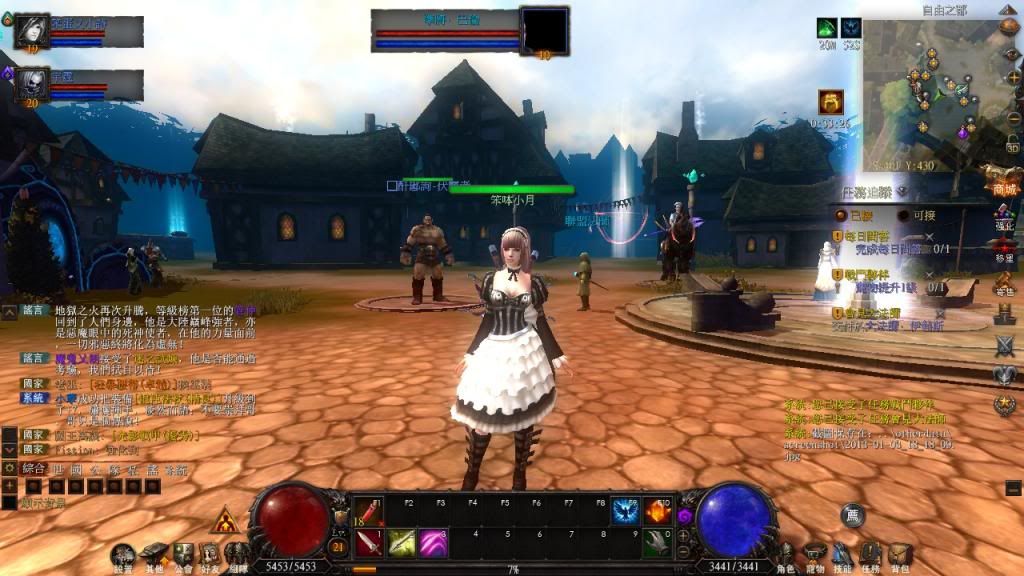Open the 任務 quest log
This screenshot has width=1024, height=576.
point(871,555)
